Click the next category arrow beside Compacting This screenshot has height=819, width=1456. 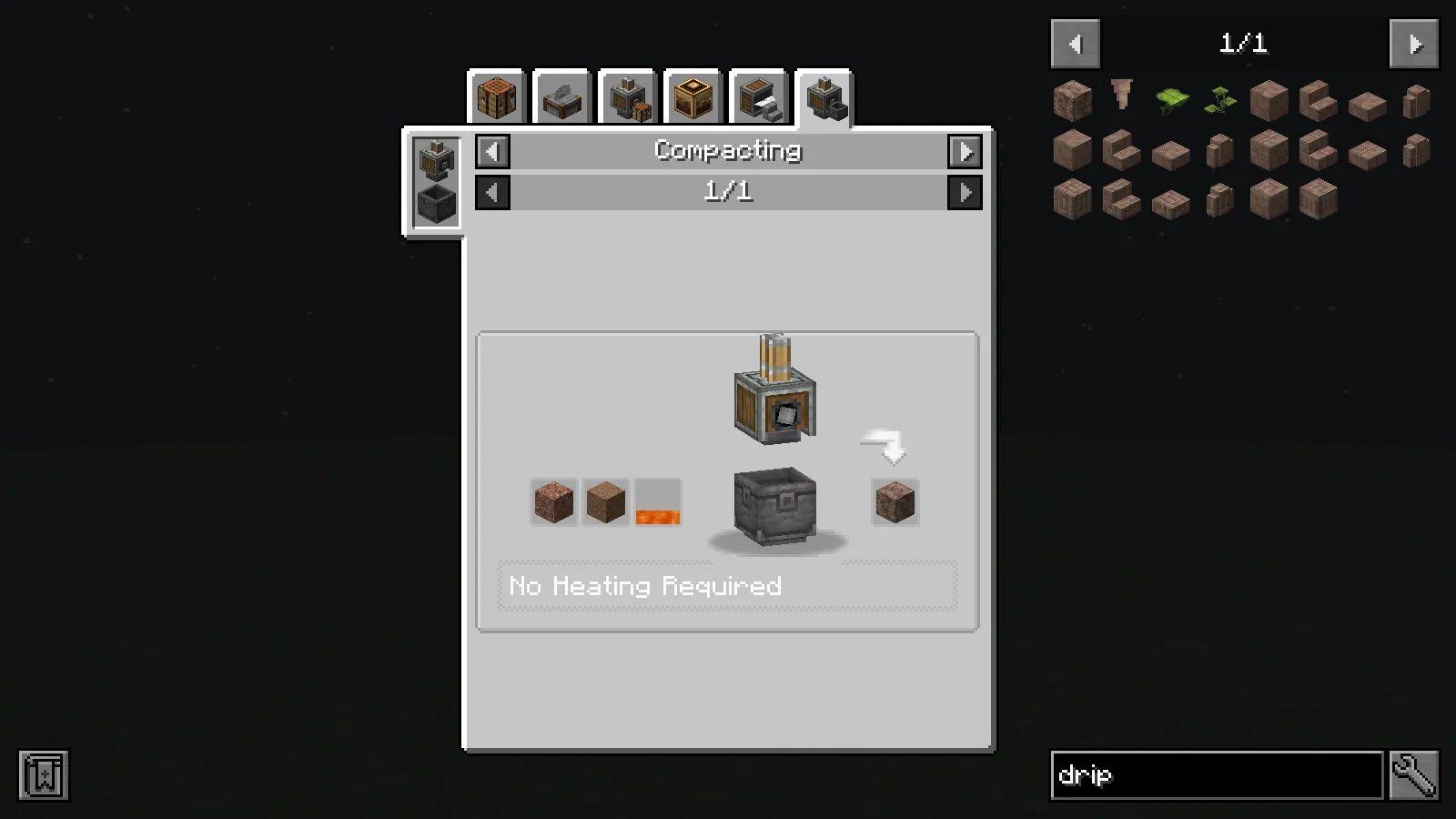click(966, 151)
